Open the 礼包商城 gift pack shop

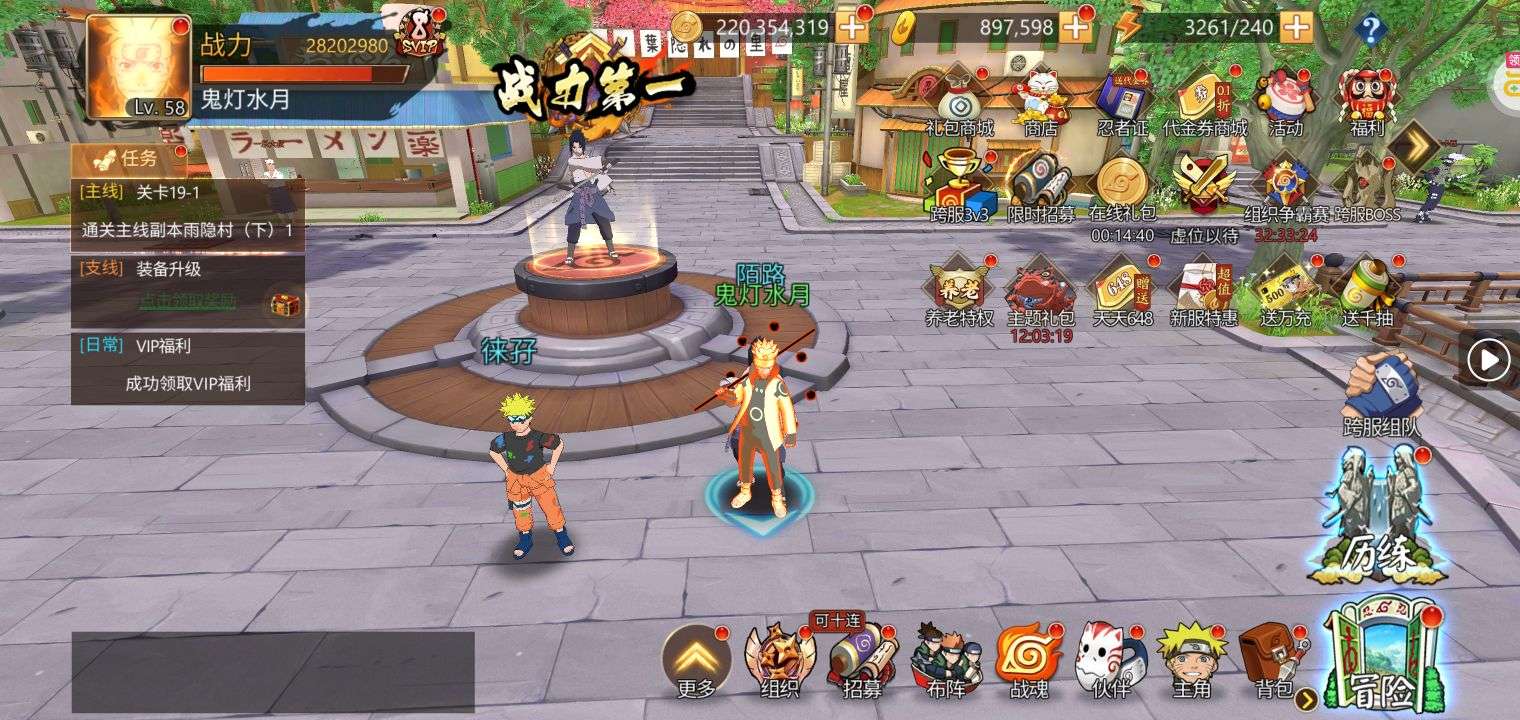(959, 100)
